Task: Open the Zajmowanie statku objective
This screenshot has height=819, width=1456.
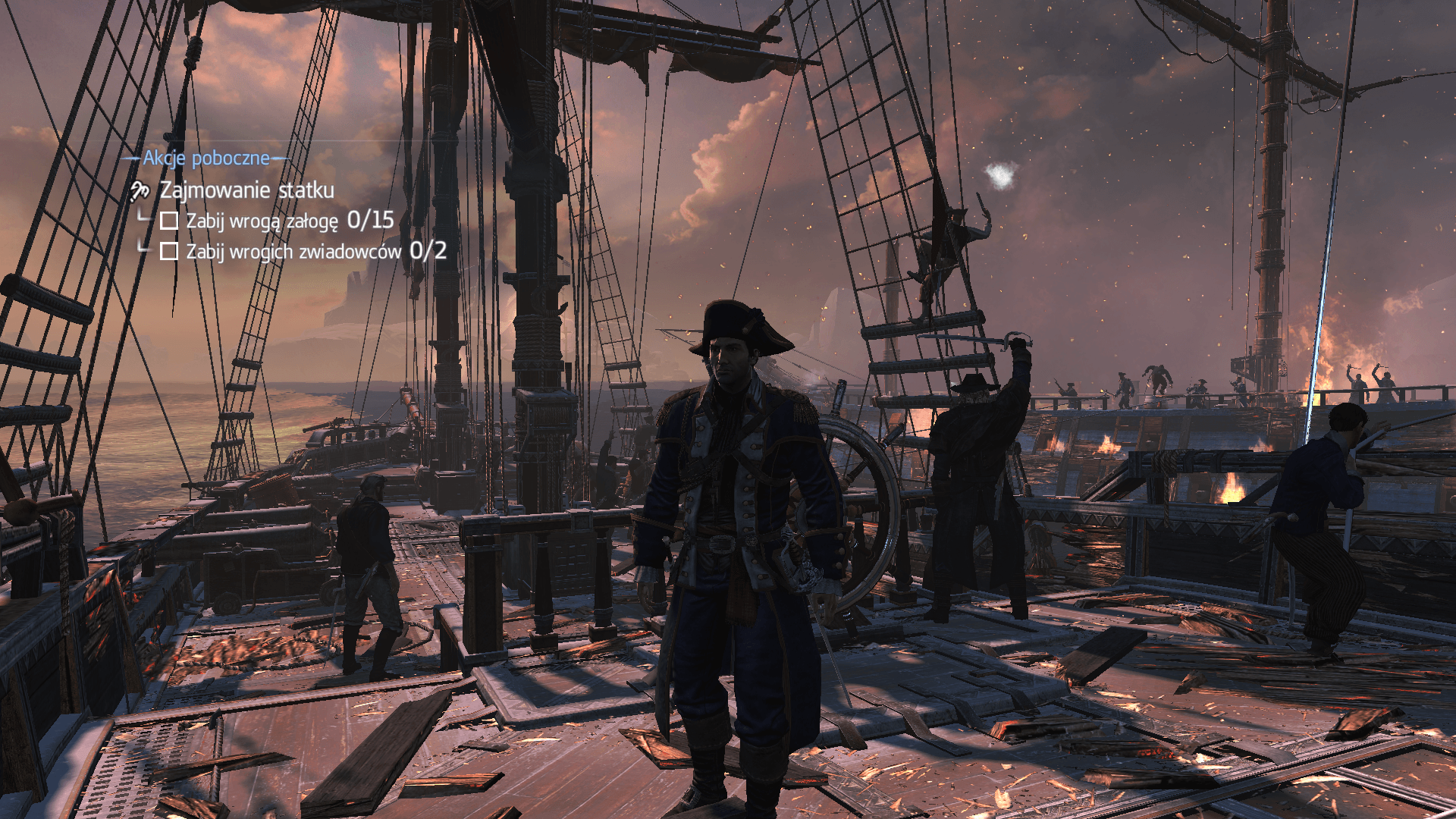Action: [x=246, y=190]
